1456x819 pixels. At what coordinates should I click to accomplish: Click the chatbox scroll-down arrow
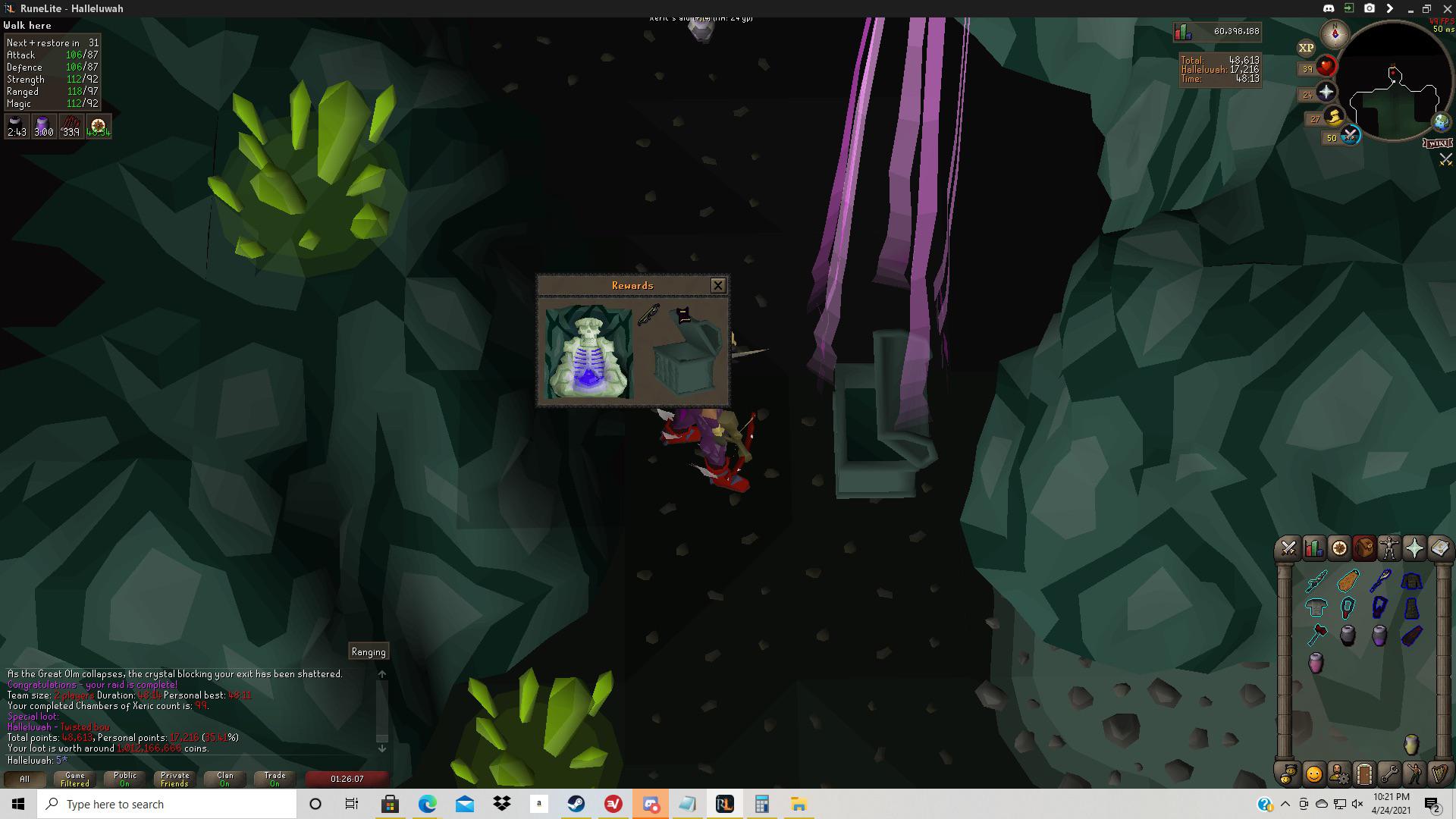[x=383, y=747]
